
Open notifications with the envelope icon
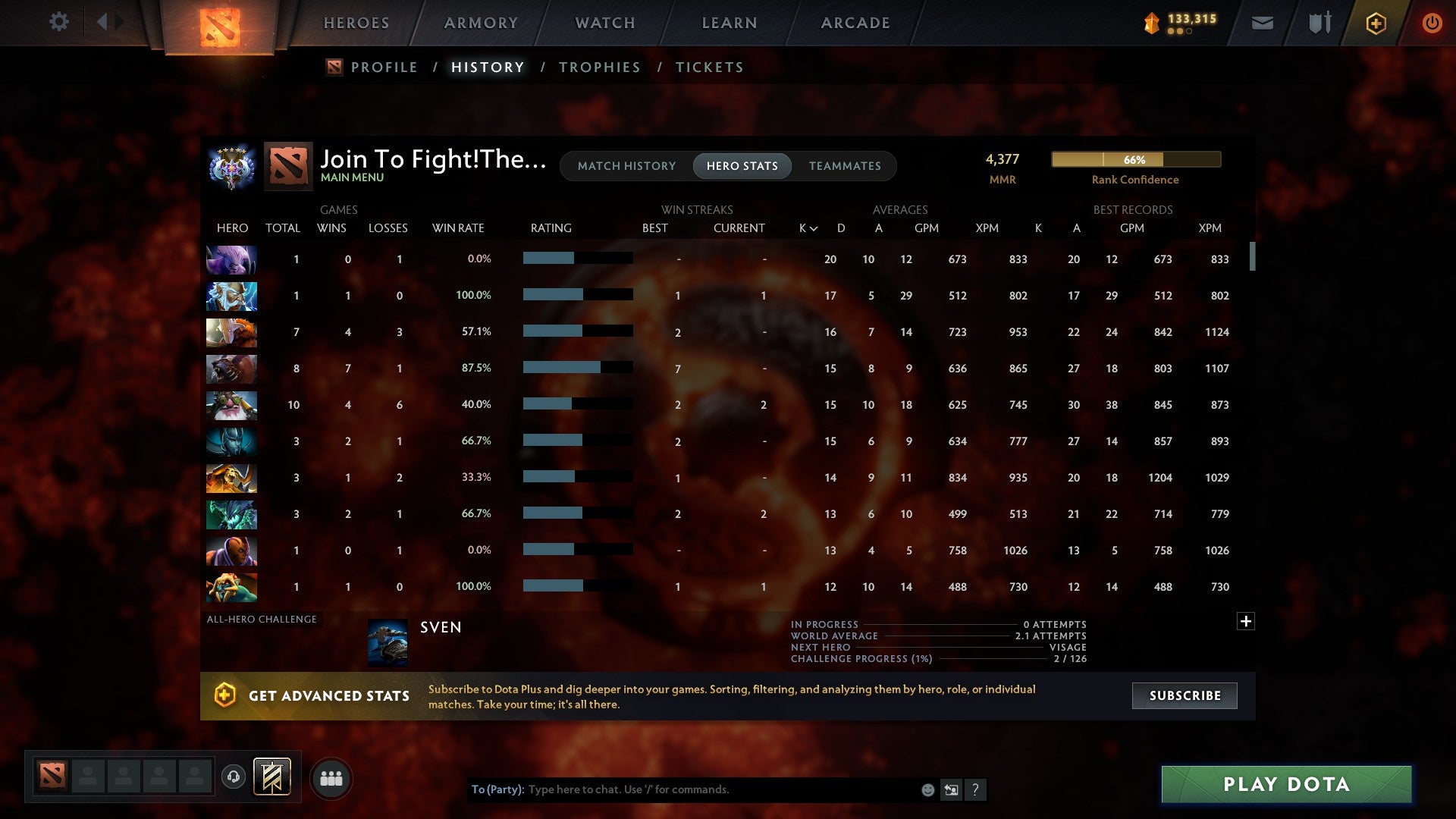[x=1263, y=23]
